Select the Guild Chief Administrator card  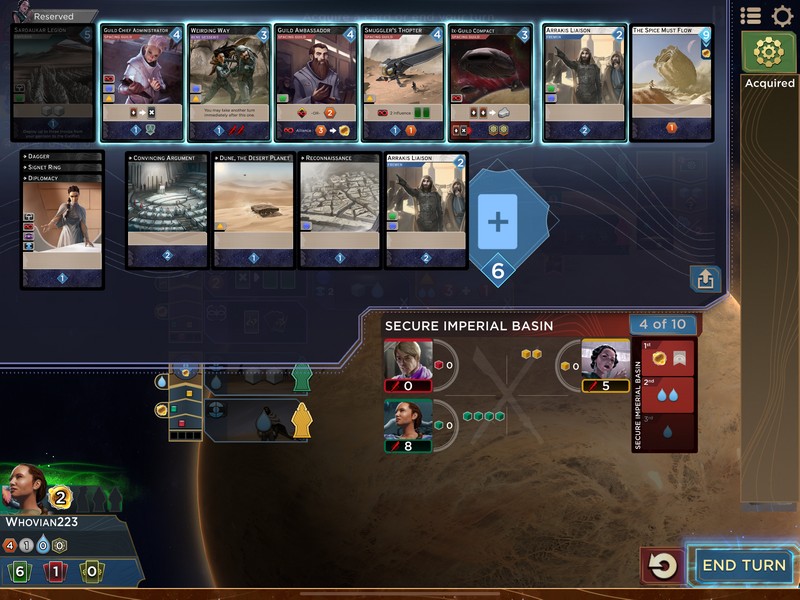(141, 82)
